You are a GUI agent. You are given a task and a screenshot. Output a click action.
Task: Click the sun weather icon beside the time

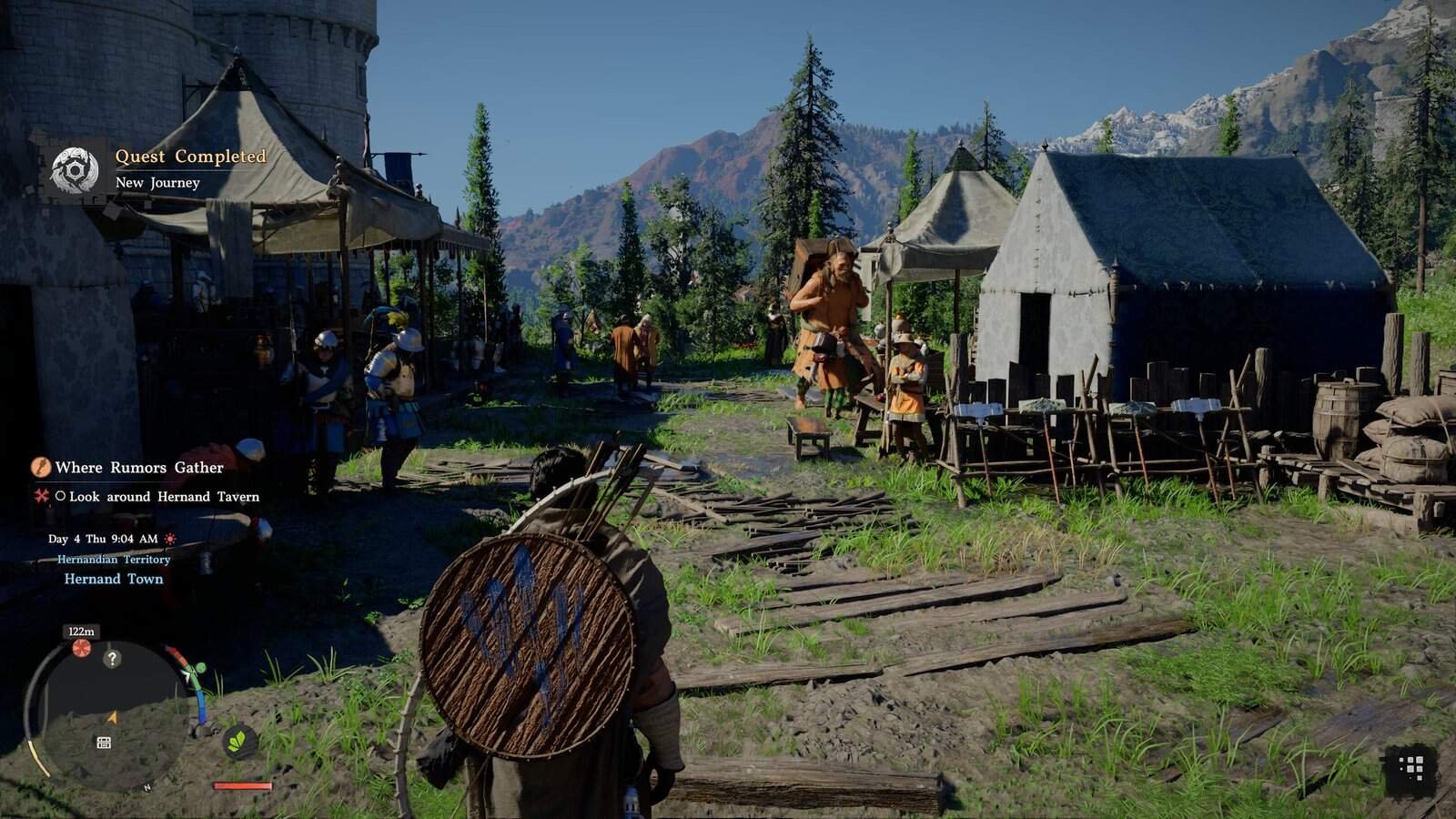click(x=169, y=539)
